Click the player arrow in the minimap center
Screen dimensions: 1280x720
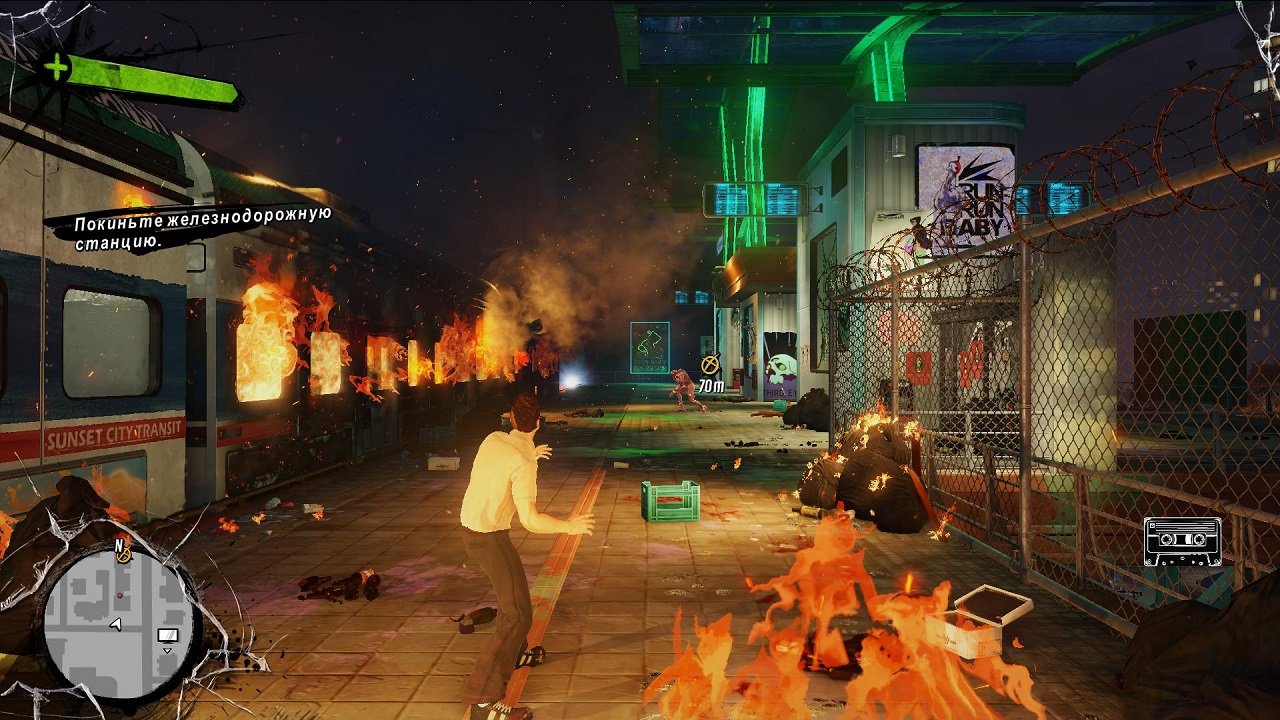coord(115,624)
